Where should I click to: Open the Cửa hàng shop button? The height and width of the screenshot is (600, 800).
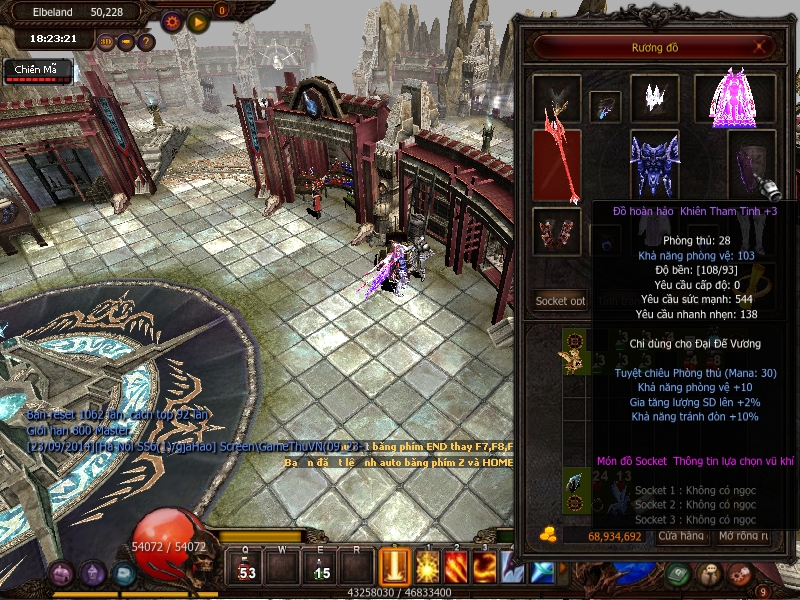pos(680,537)
